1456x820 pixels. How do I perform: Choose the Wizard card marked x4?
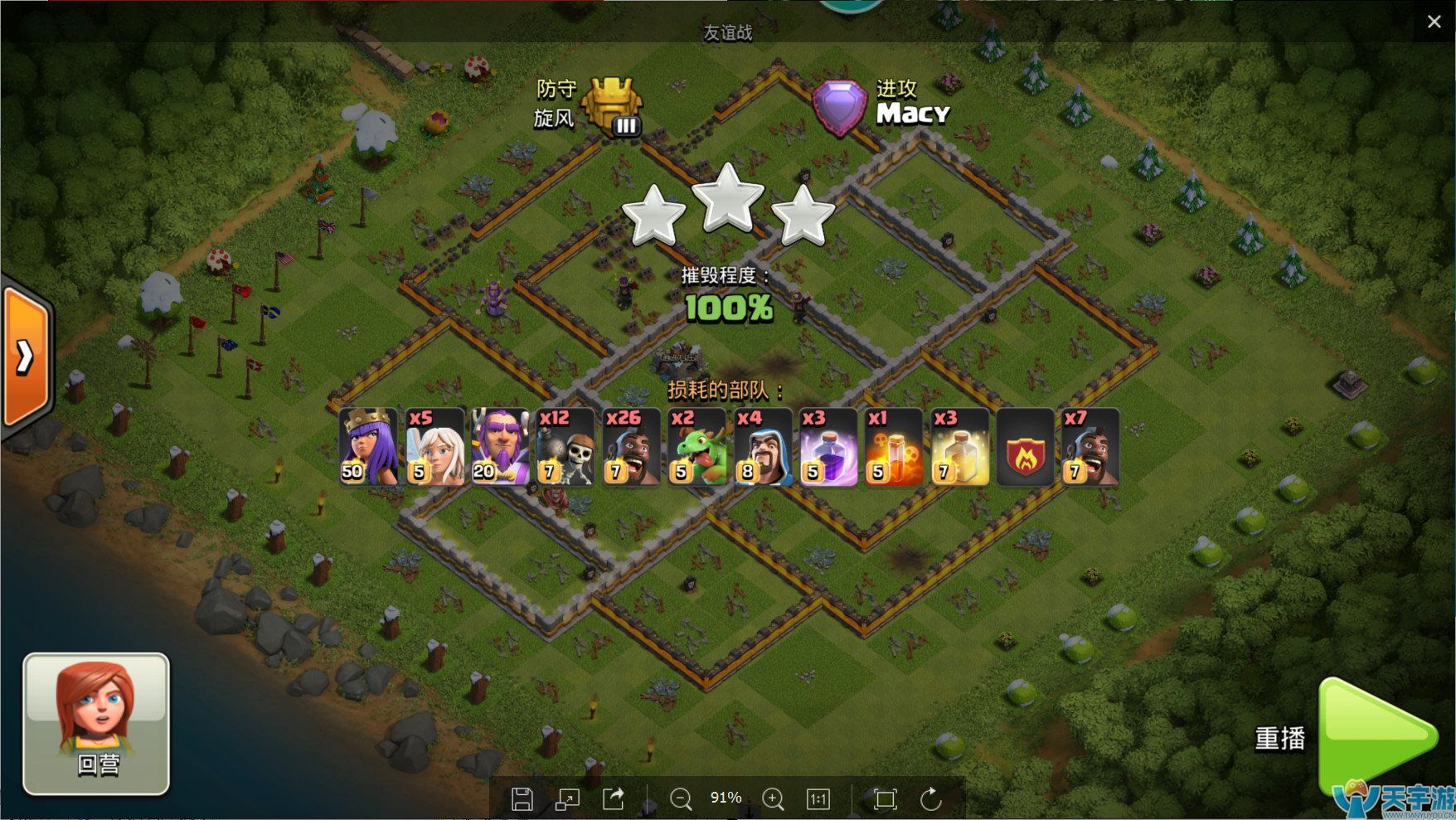tap(762, 446)
